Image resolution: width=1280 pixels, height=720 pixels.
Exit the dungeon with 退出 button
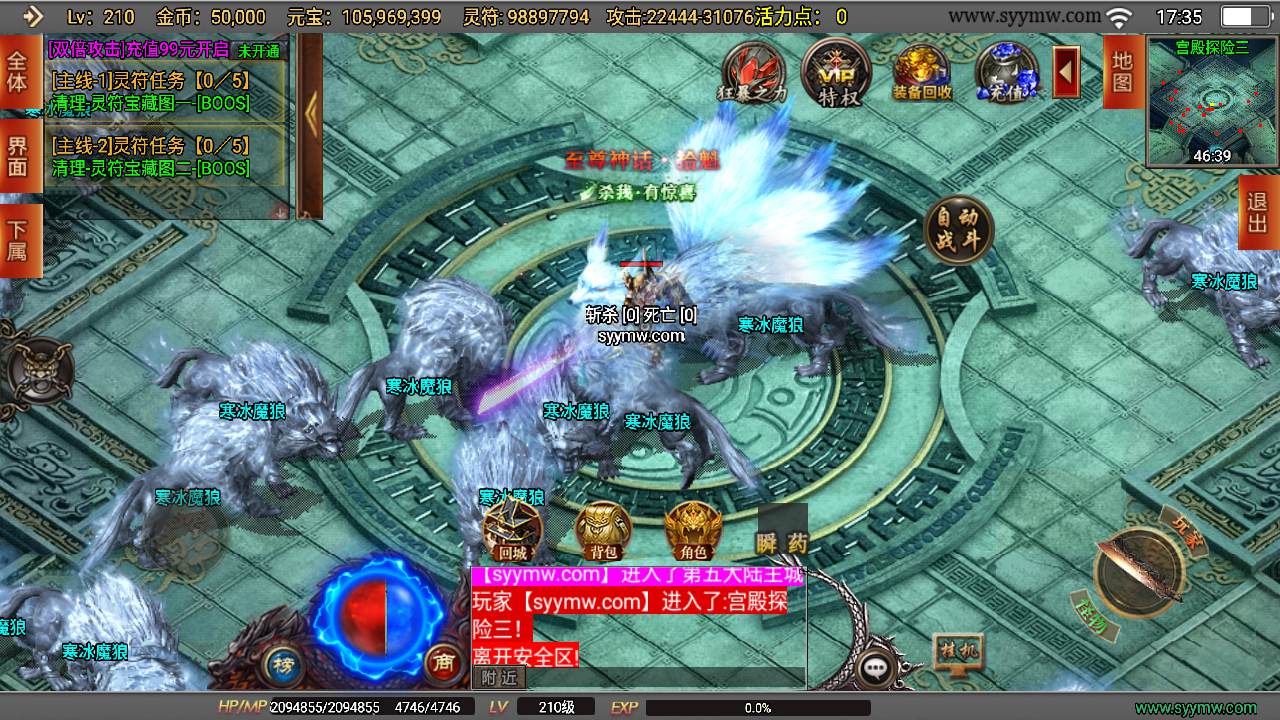[1258, 212]
